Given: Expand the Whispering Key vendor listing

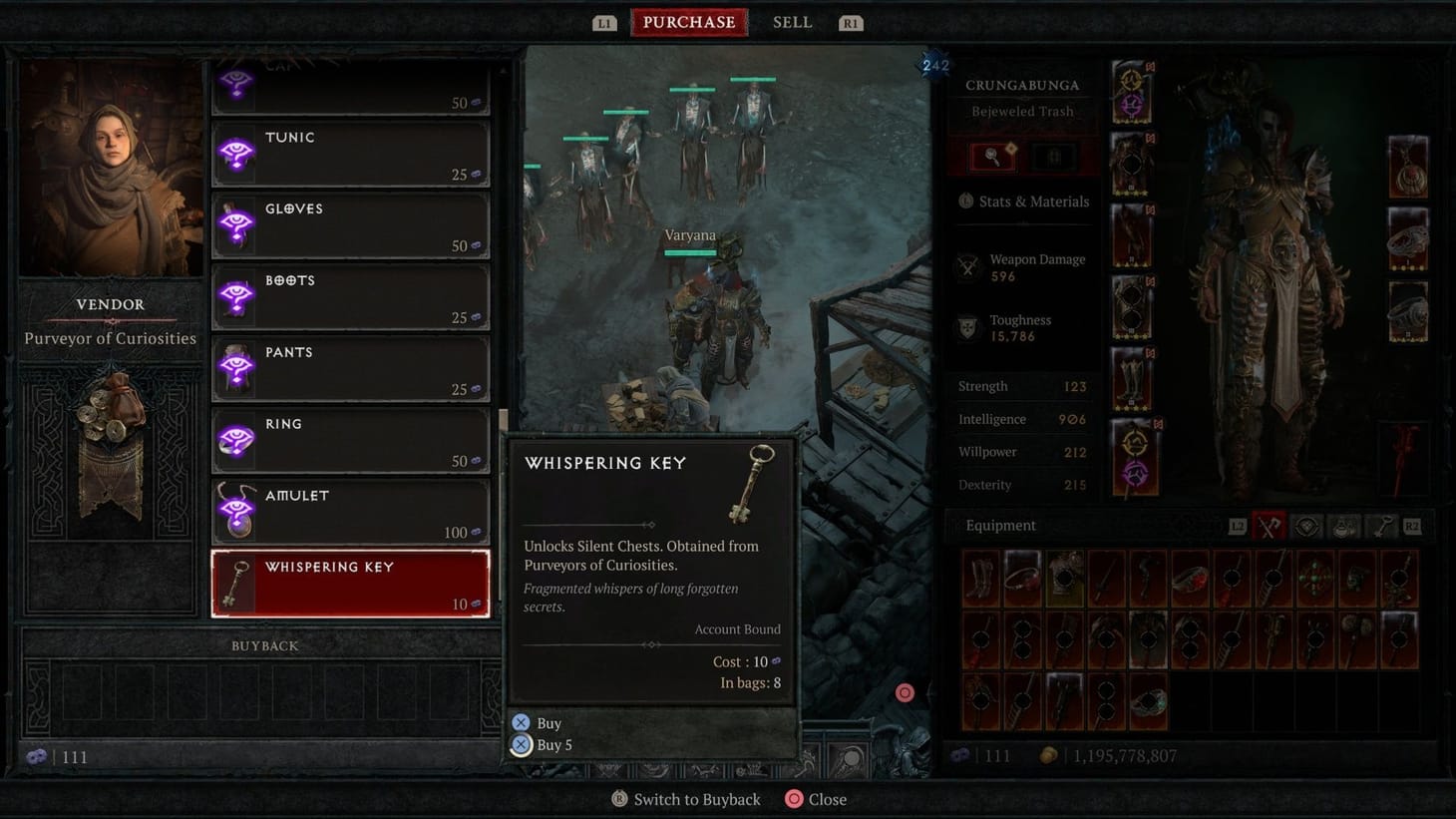Looking at the screenshot, I should click(x=349, y=583).
